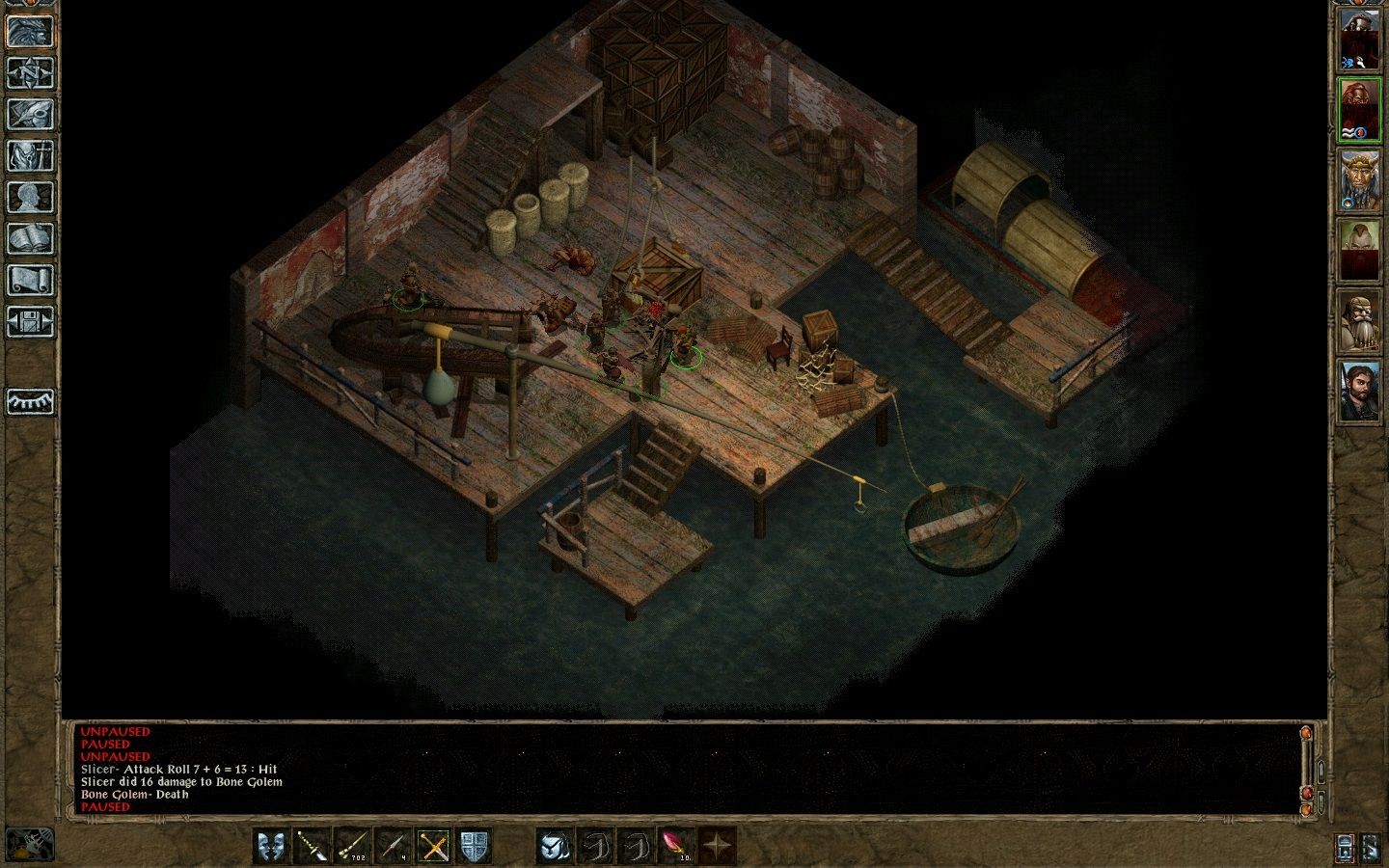Activate the shield guard button

point(475,846)
